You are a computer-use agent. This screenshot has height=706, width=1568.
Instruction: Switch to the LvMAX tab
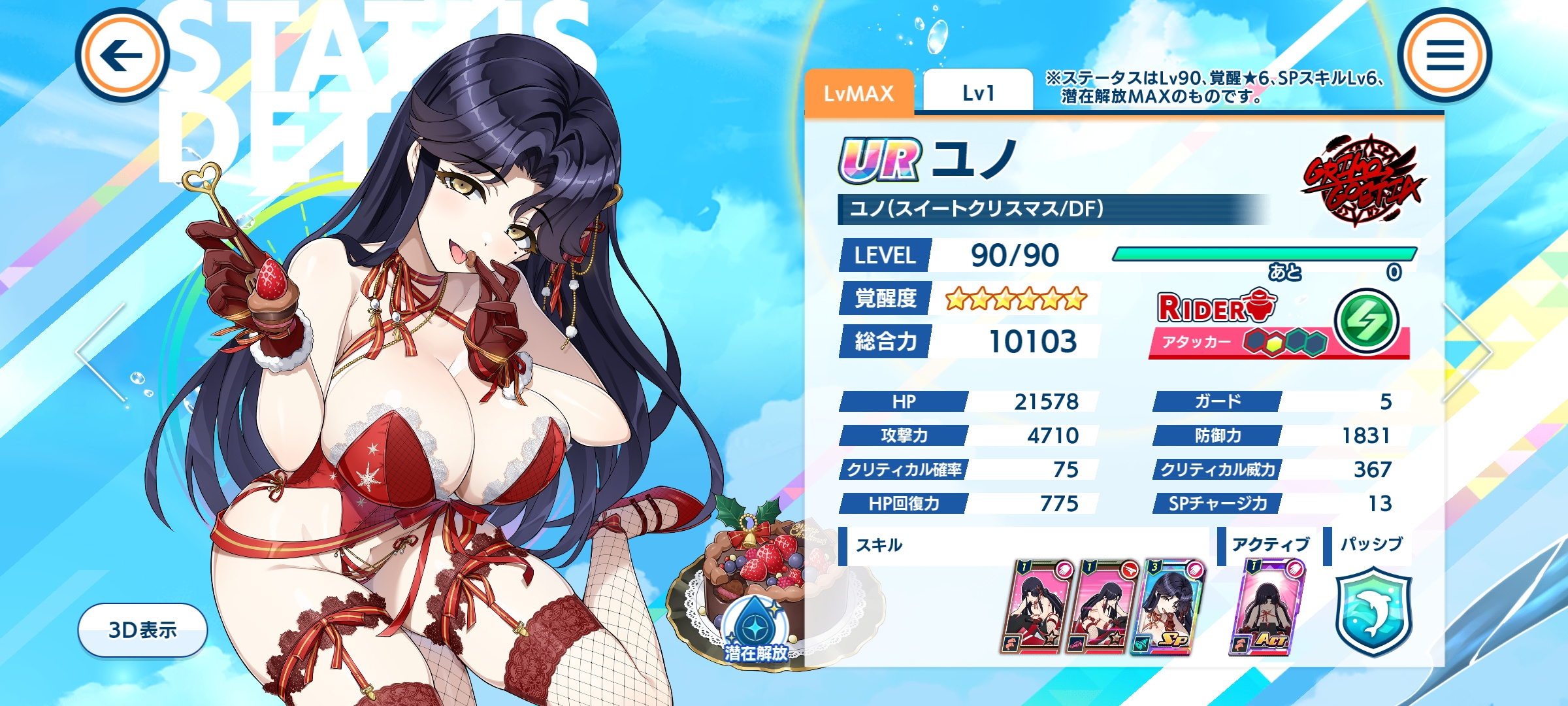pyautogui.click(x=858, y=93)
